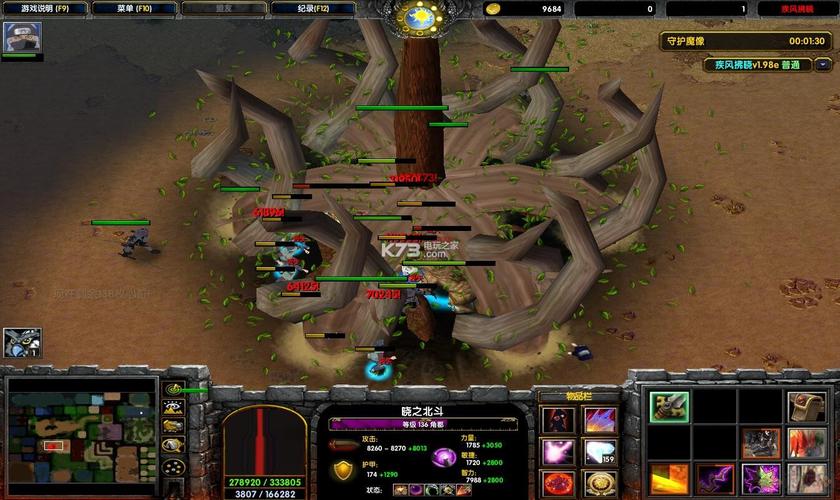
Task: Open the 游戏说明 (F9) quest log
Action: tap(45, 8)
